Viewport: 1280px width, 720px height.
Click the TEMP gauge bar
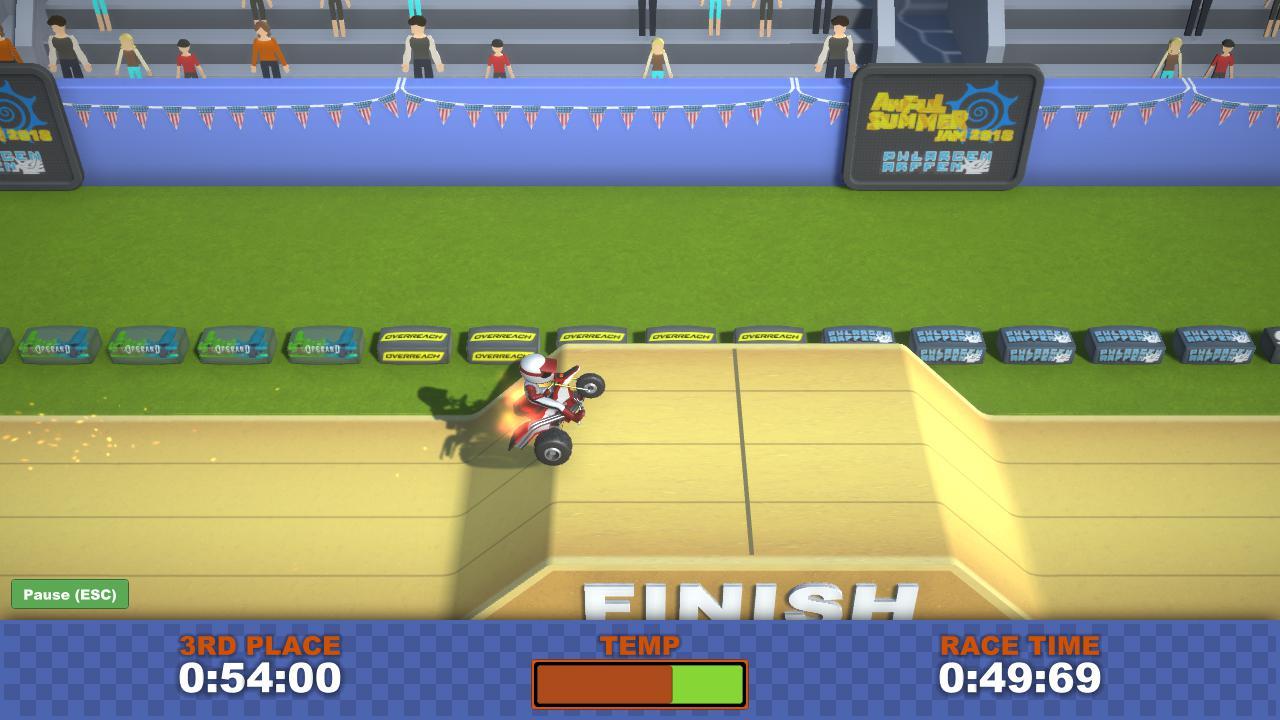coord(640,684)
